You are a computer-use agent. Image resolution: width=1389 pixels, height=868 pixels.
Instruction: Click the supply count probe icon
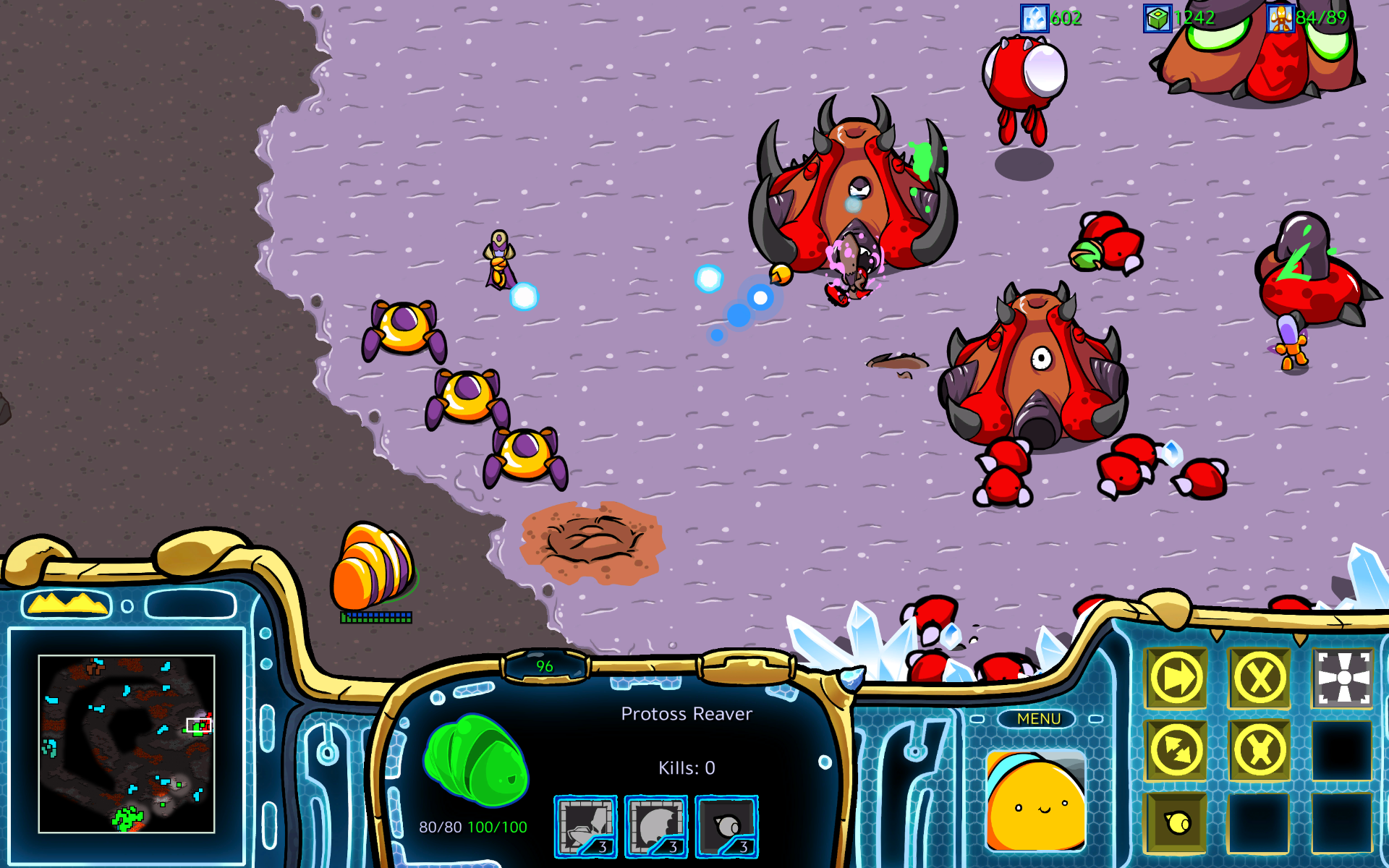(x=1280, y=17)
